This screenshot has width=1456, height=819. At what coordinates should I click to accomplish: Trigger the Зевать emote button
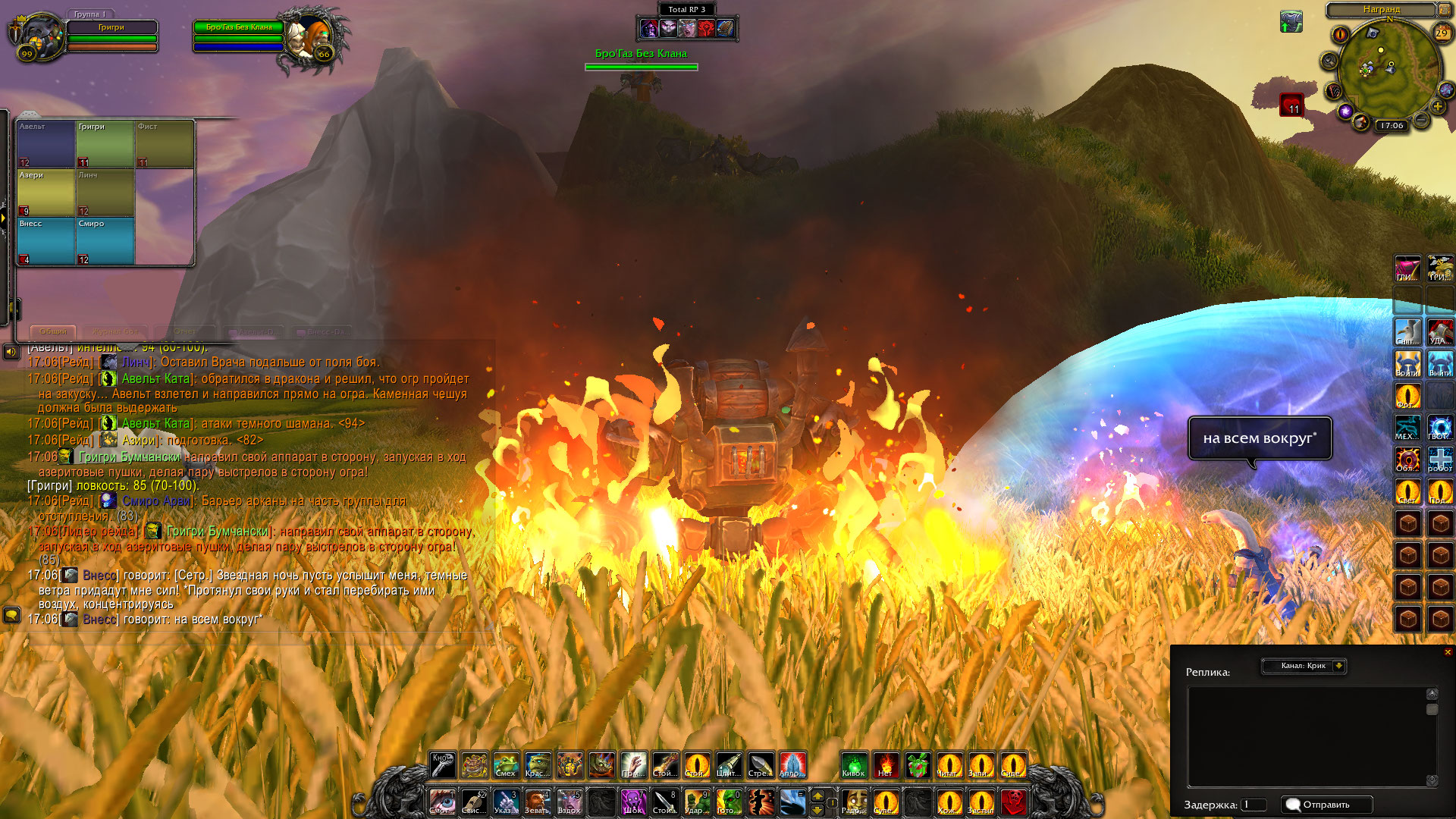[538, 802]
